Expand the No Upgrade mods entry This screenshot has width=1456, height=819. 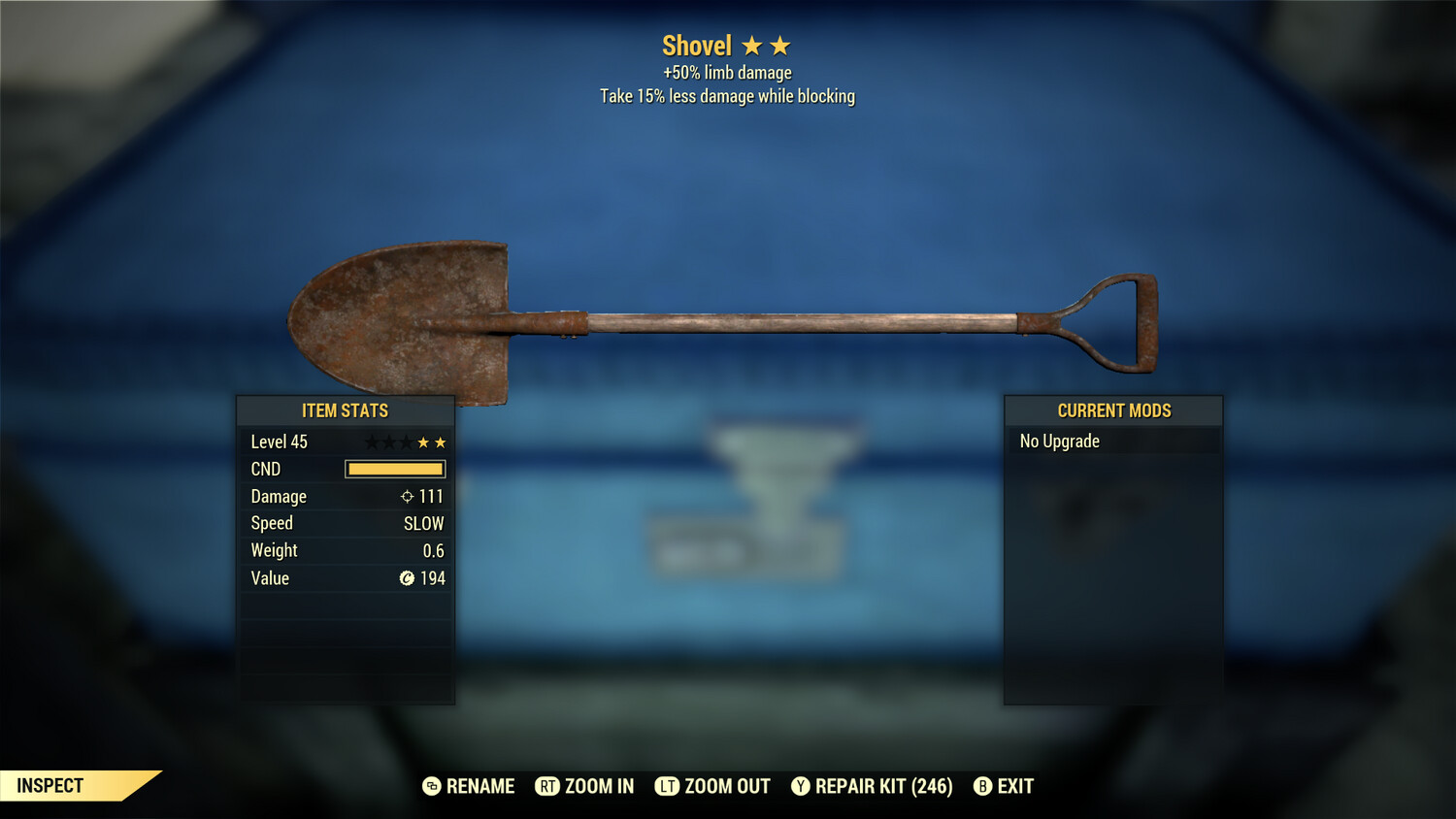click(x=1058, y=441)
